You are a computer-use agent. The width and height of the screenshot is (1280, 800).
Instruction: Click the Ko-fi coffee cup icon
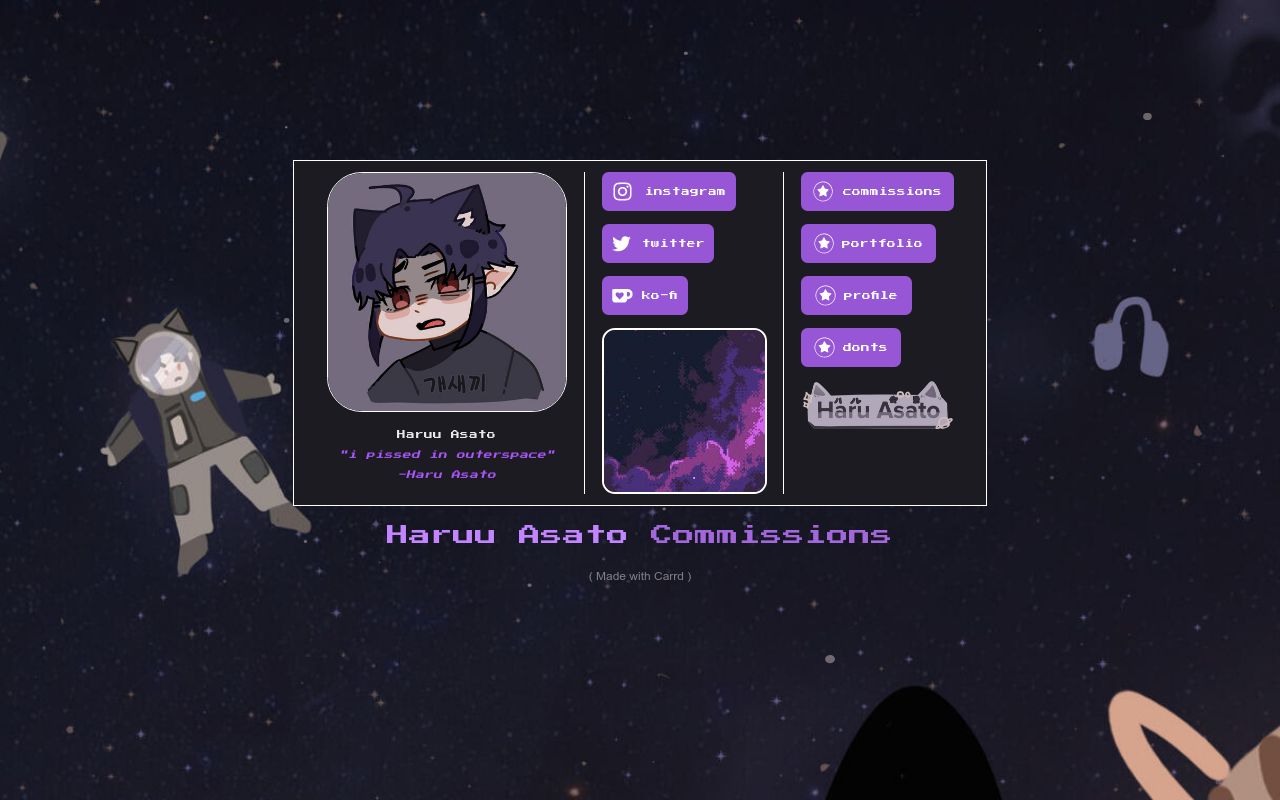click(x=622, y=295)
